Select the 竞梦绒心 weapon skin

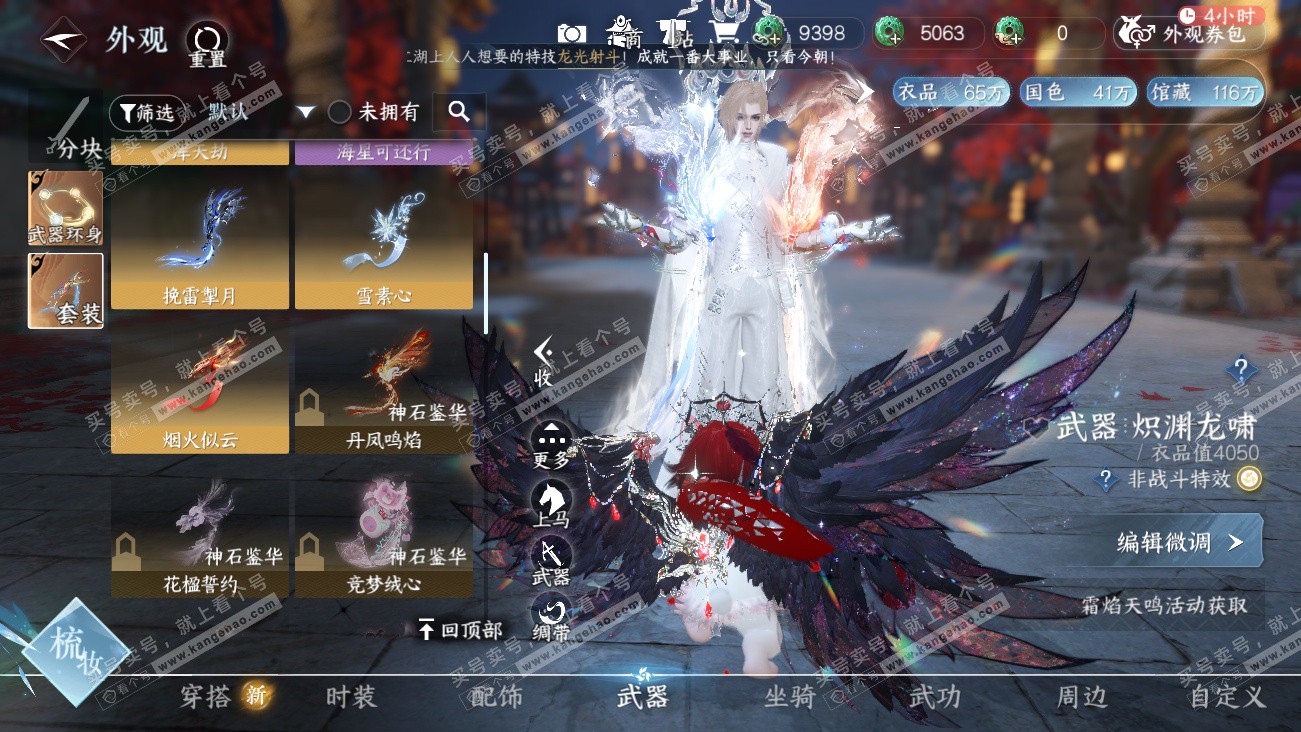pyautogui.click(x=384, y=540)
